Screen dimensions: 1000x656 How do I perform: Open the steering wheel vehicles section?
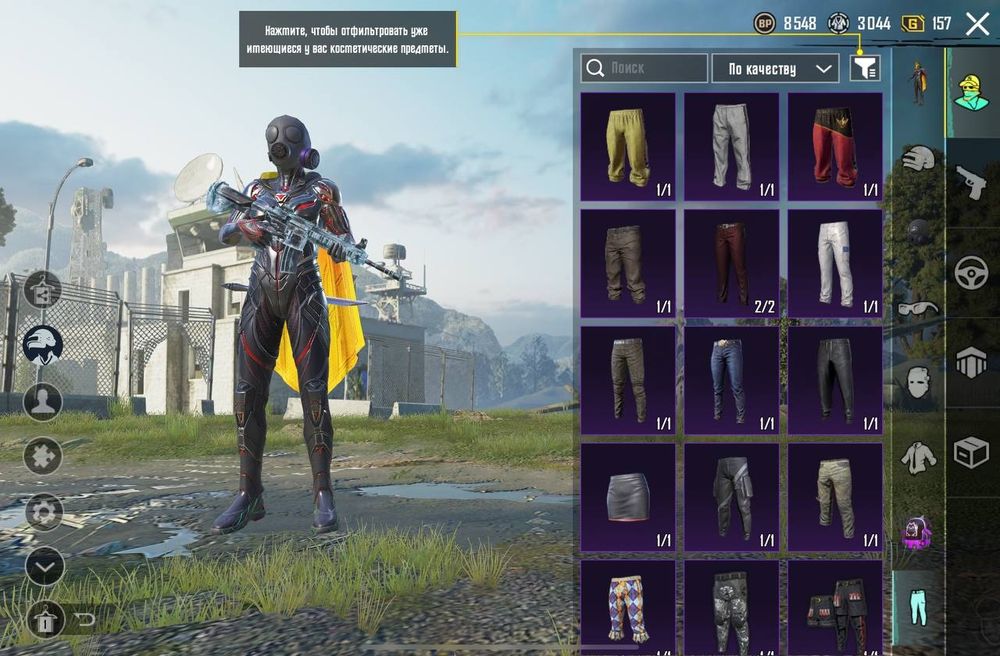pos(970,272)
